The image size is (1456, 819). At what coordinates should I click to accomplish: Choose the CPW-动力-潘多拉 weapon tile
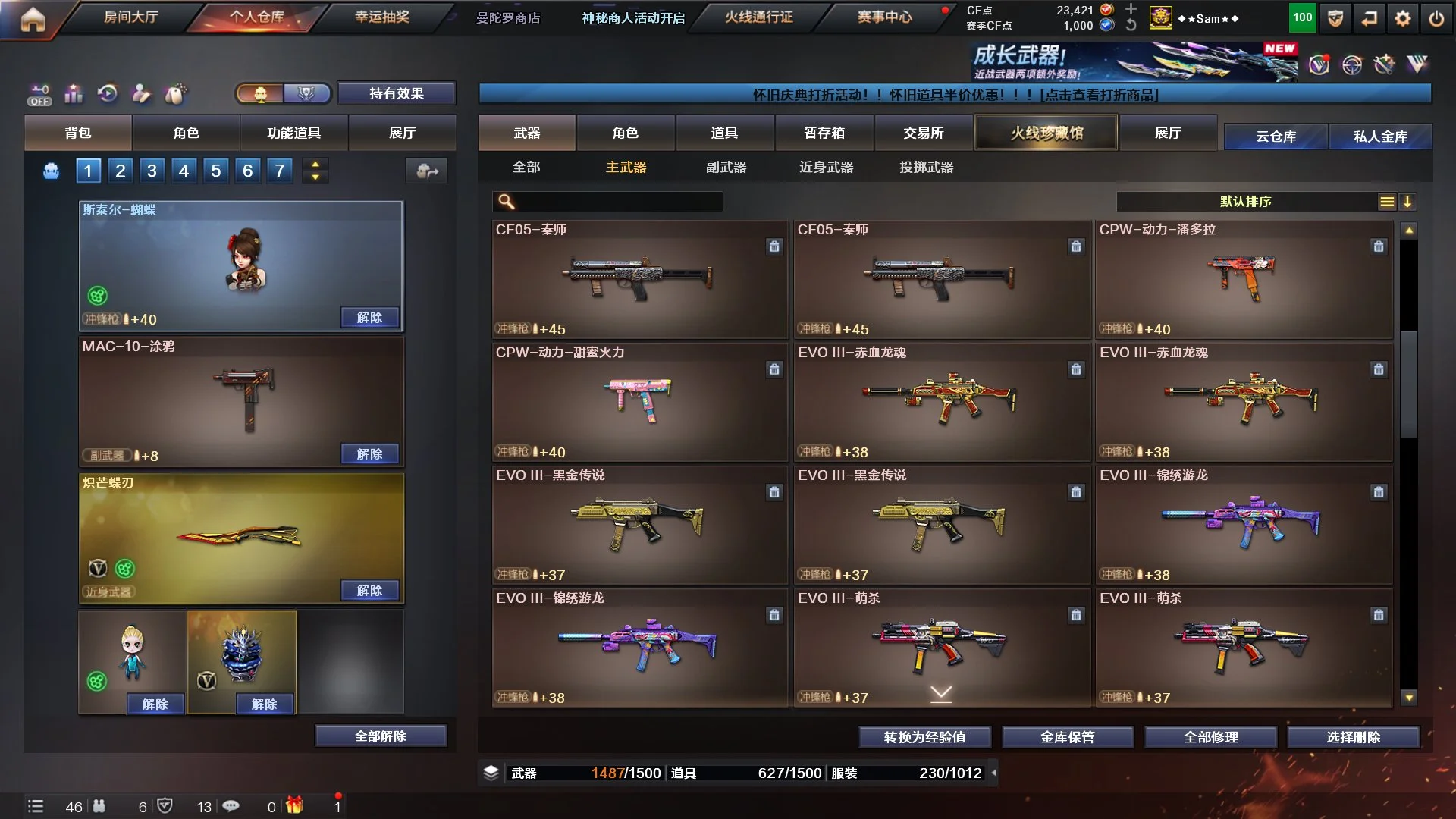click(x=1244, y=279)
